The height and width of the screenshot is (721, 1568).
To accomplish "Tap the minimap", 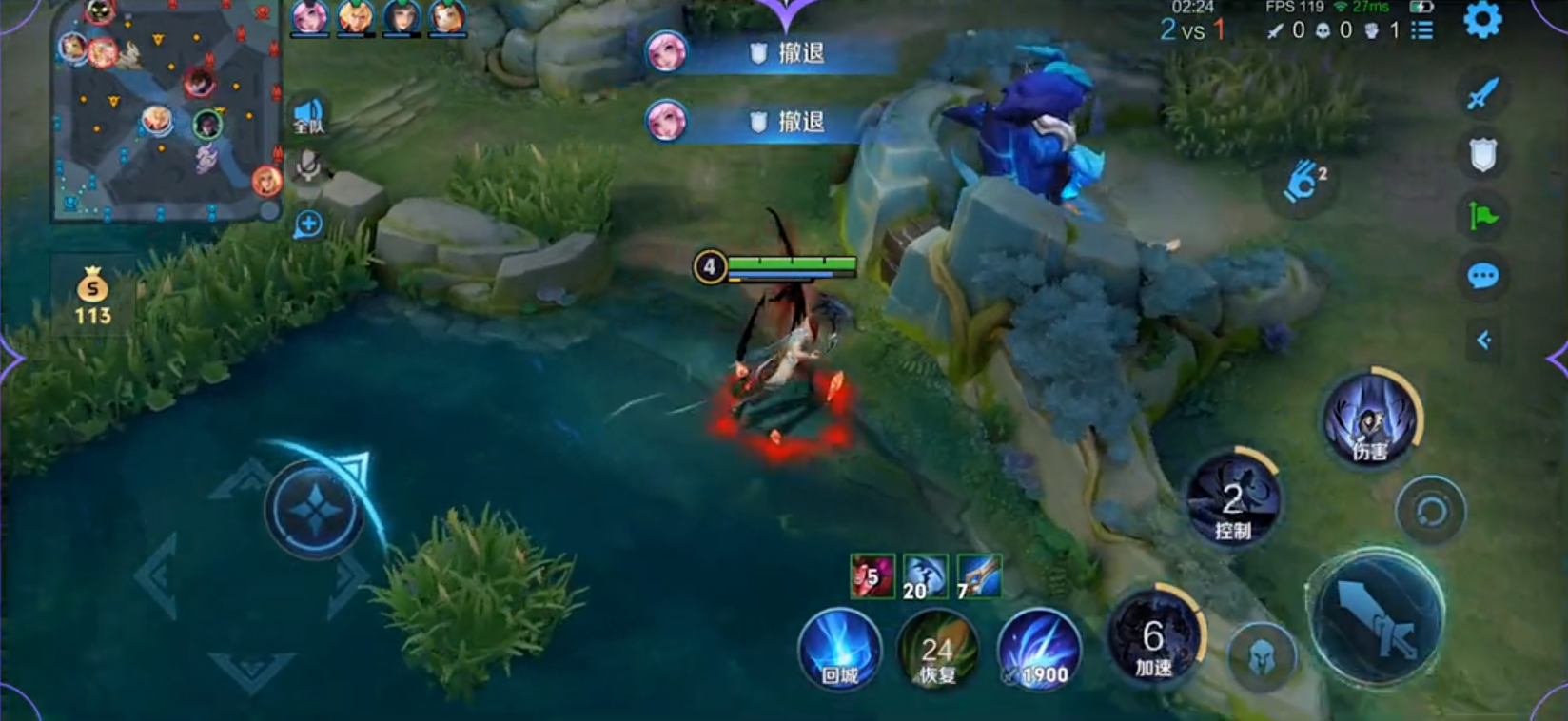I will 165,109.
